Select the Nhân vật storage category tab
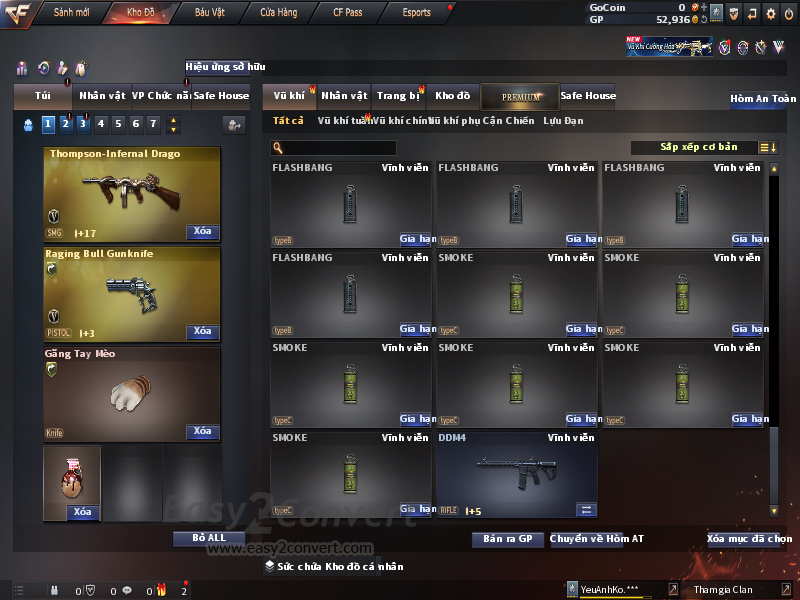The height and width of the screenshot is (600, 800). (x=344, y=96)
